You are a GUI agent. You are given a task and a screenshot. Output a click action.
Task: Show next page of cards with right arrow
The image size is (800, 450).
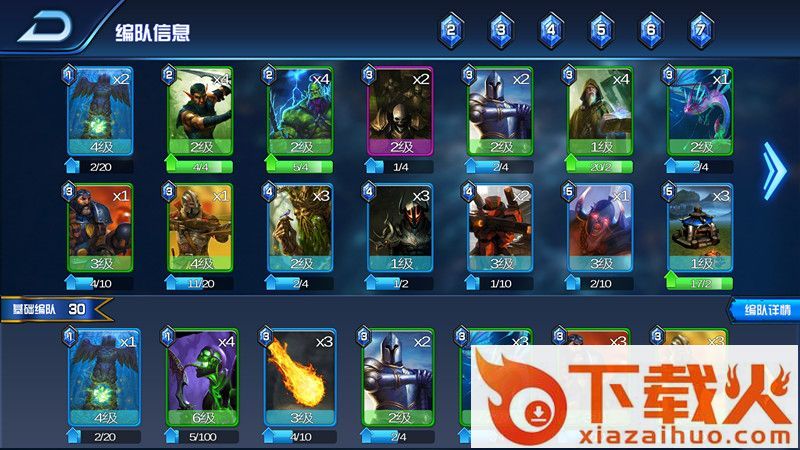pos(773,170)
